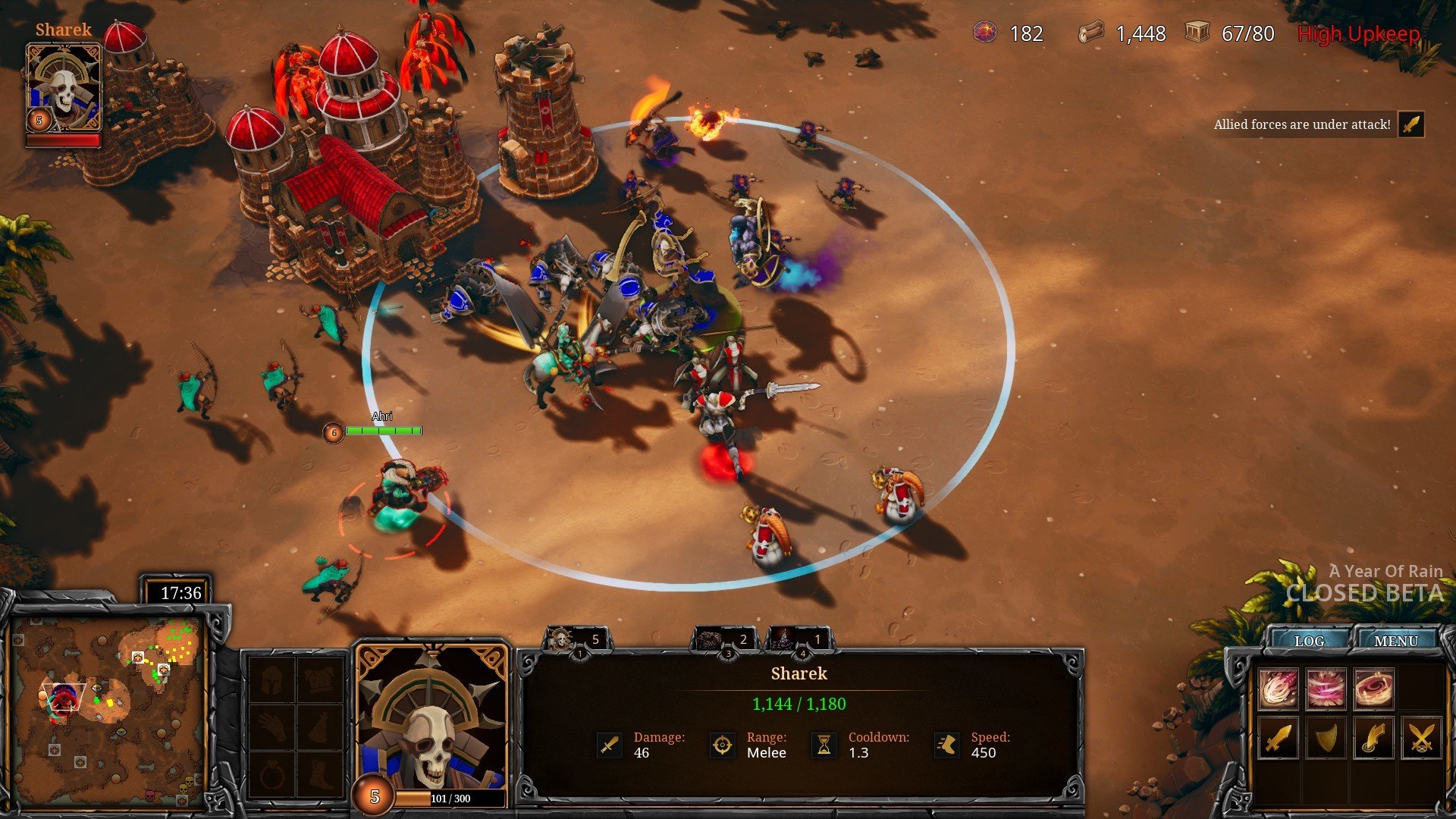Viewport: 1456px width, 819px height.
Task: Select control group 3 tab
Action: pos(724,641)
